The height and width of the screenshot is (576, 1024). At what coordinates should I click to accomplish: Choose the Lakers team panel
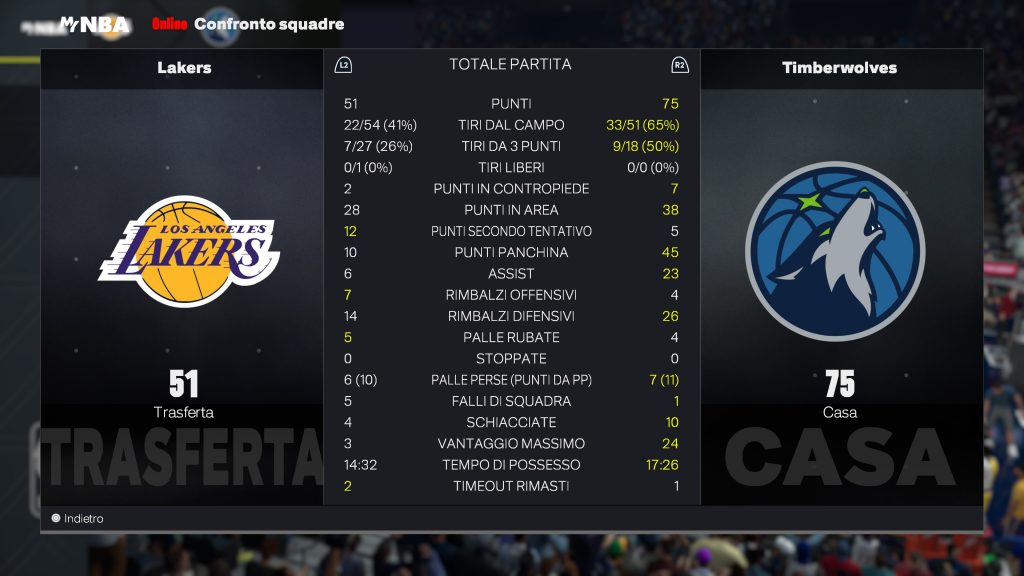[x=183, y=252]
